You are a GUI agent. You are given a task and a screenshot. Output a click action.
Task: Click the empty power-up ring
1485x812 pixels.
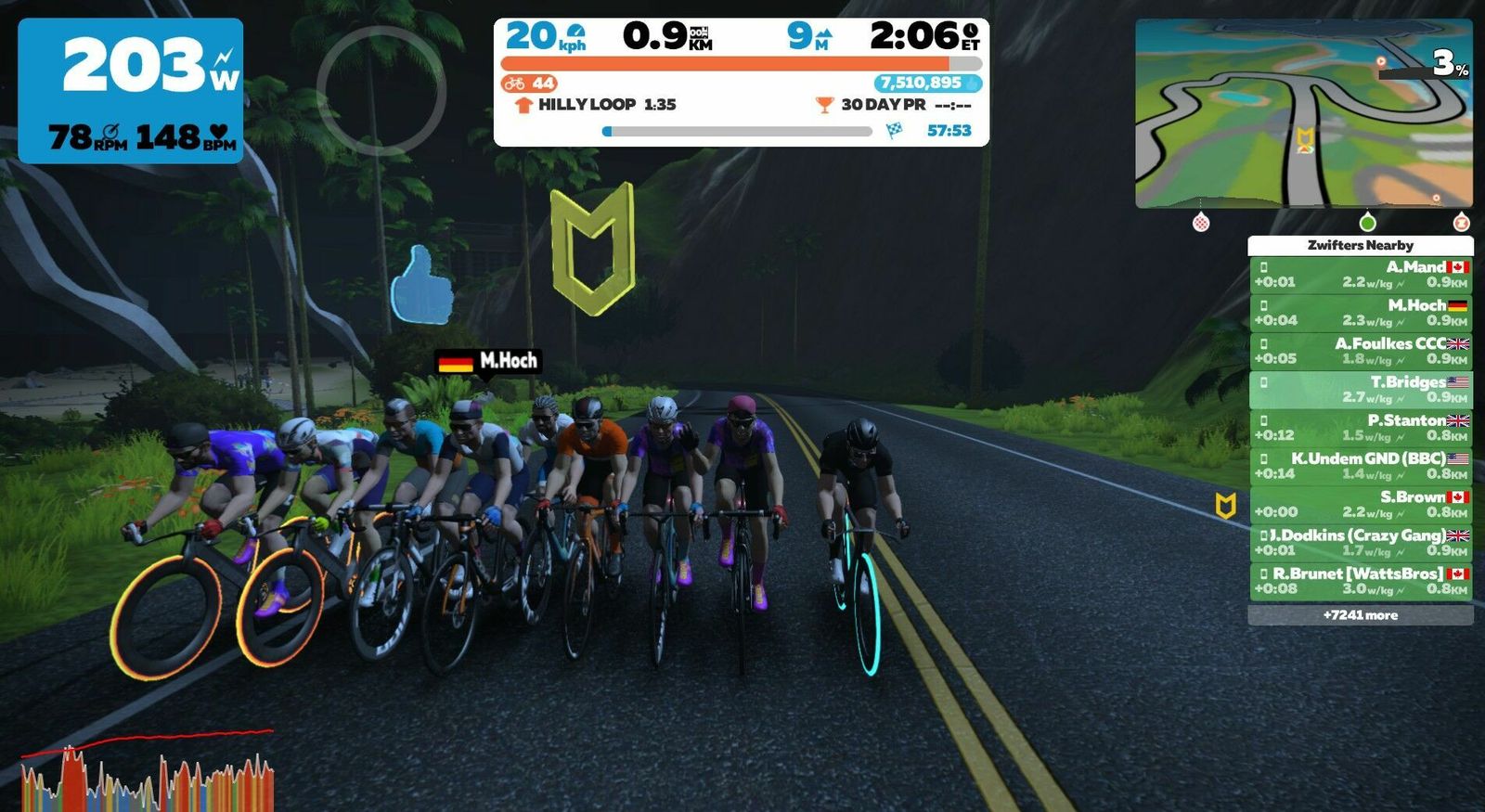click(381, 90)
